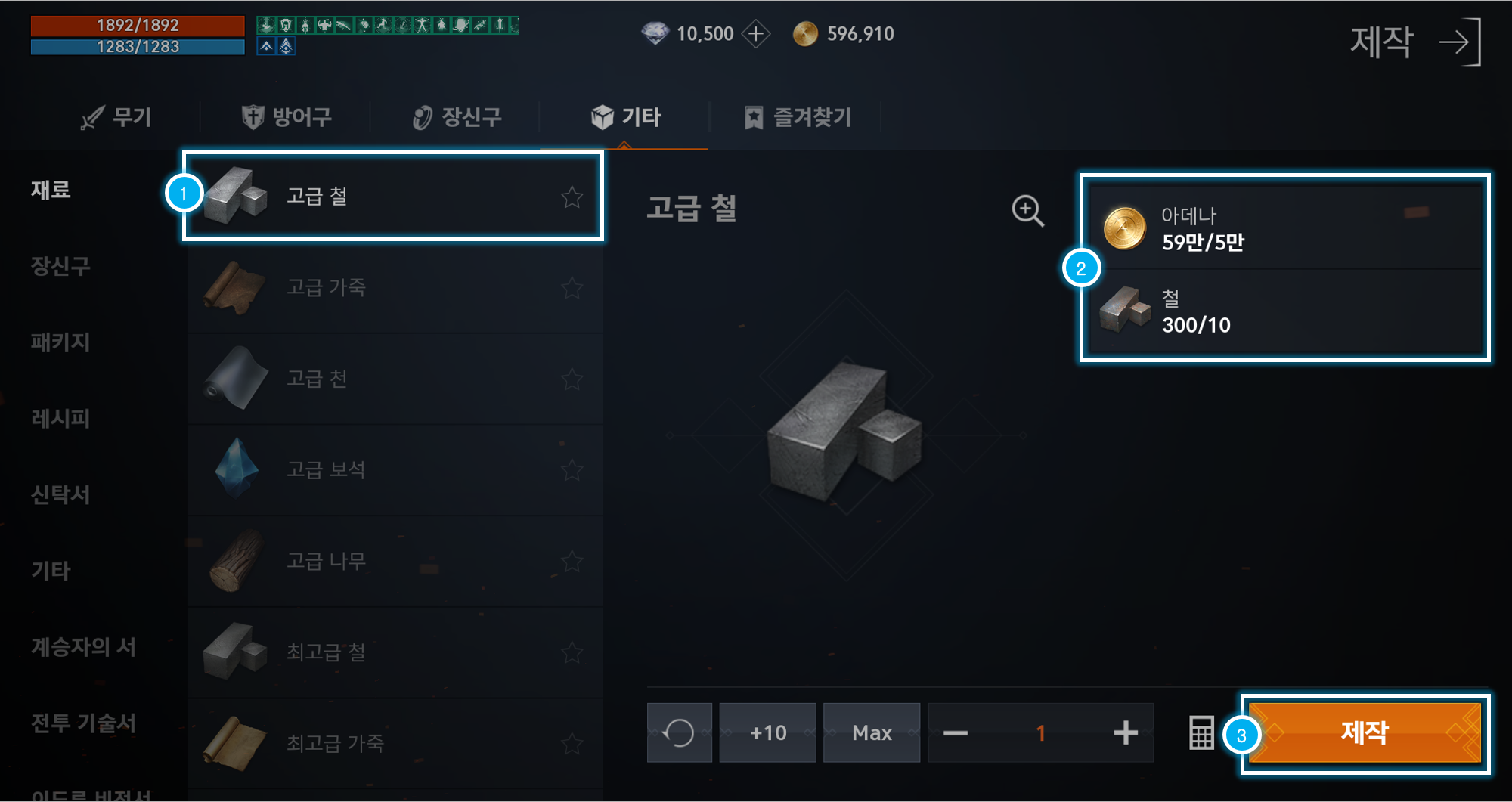Click the quantity input showing 1
The width and height of the screenshot is (1512, 802).
[1040, 732]
